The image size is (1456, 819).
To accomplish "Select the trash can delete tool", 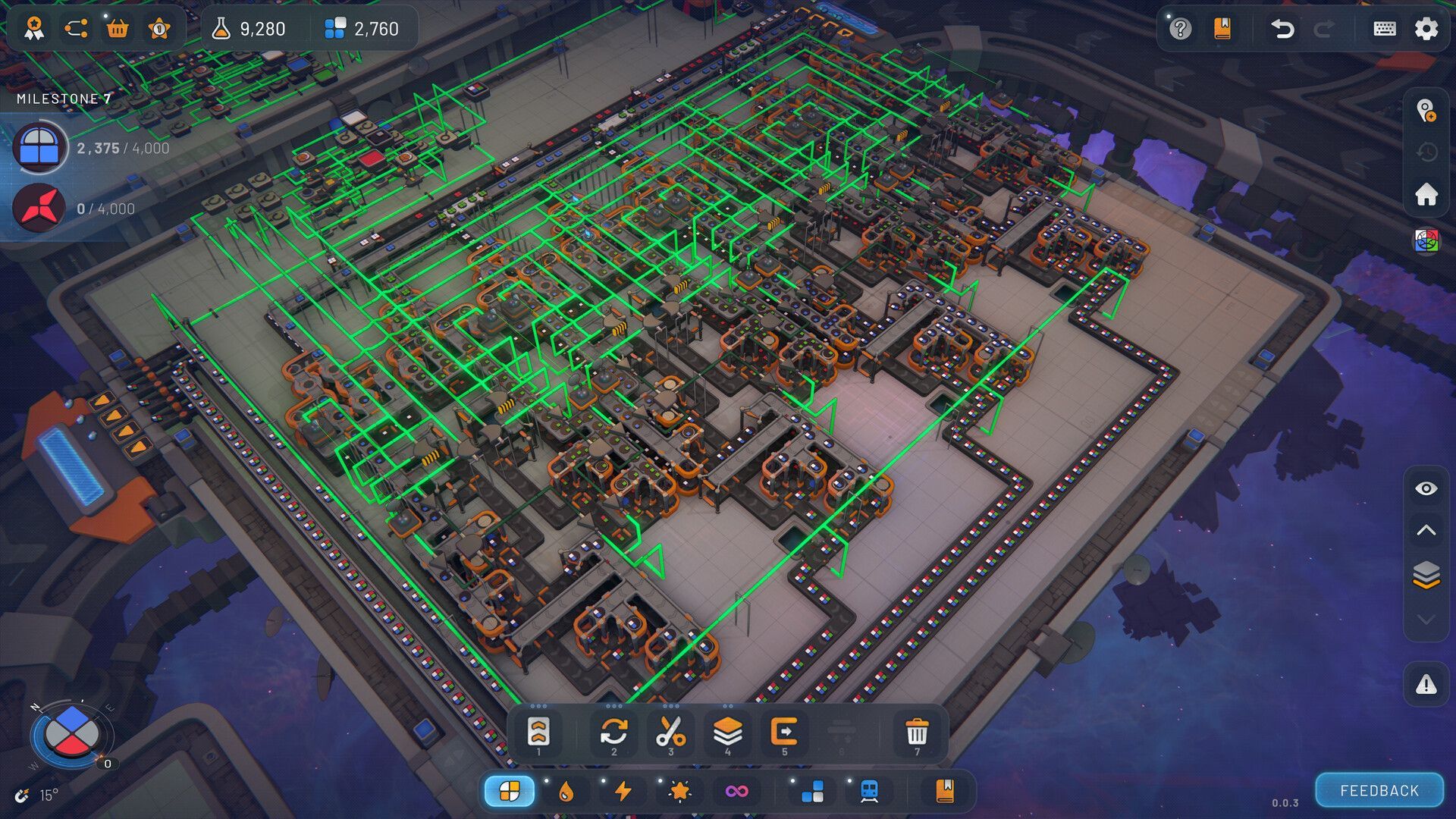I will [917, 733].
